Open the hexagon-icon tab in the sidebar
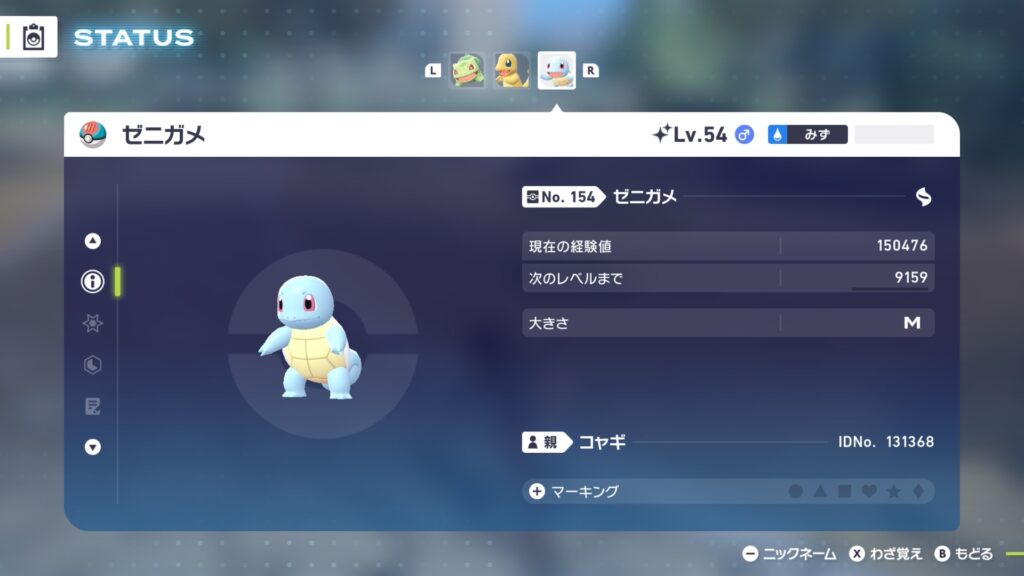1024x576 pixels. click(93, 365)
